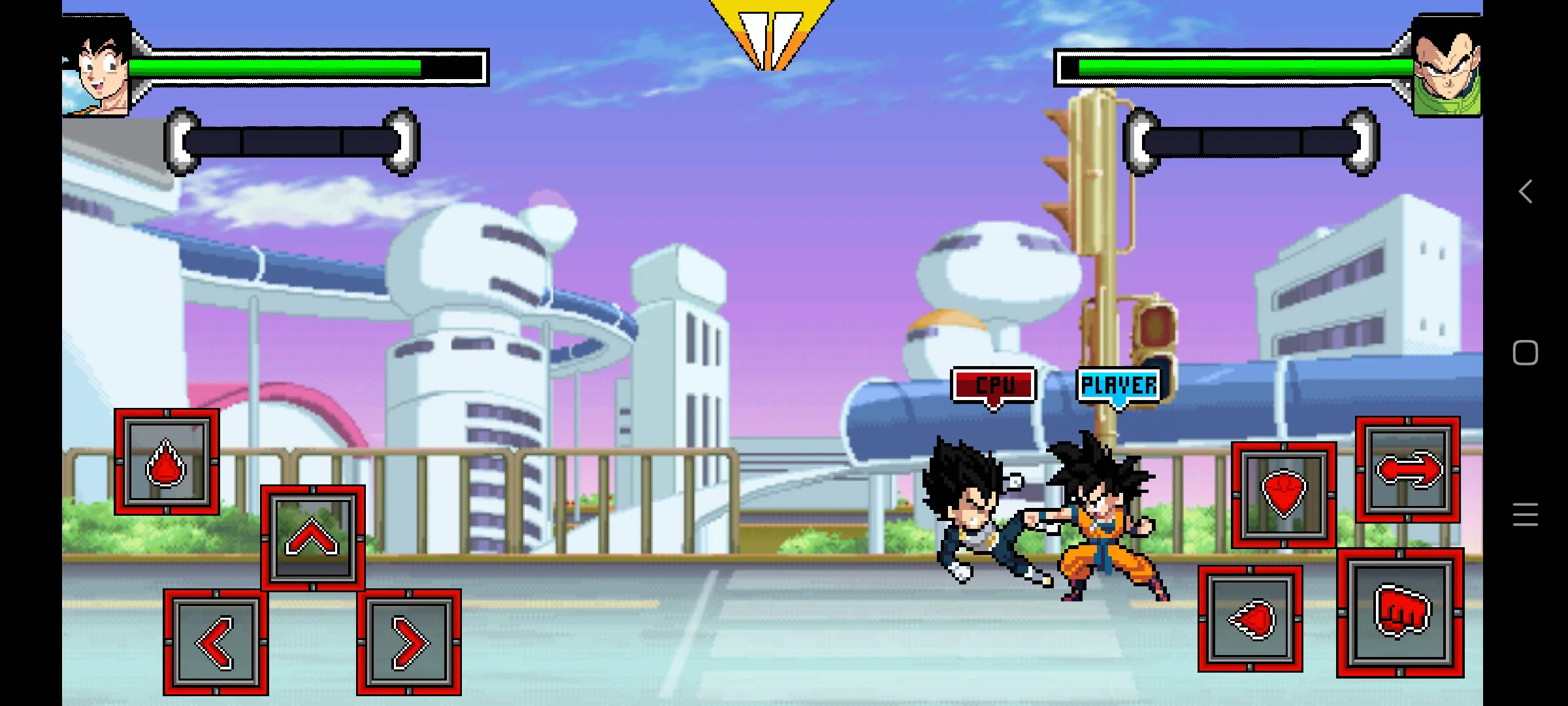Image resolution: width=1568 pixels, height=706 pixels.
Task: Tap the red shield guard button
Action: 1284,495
